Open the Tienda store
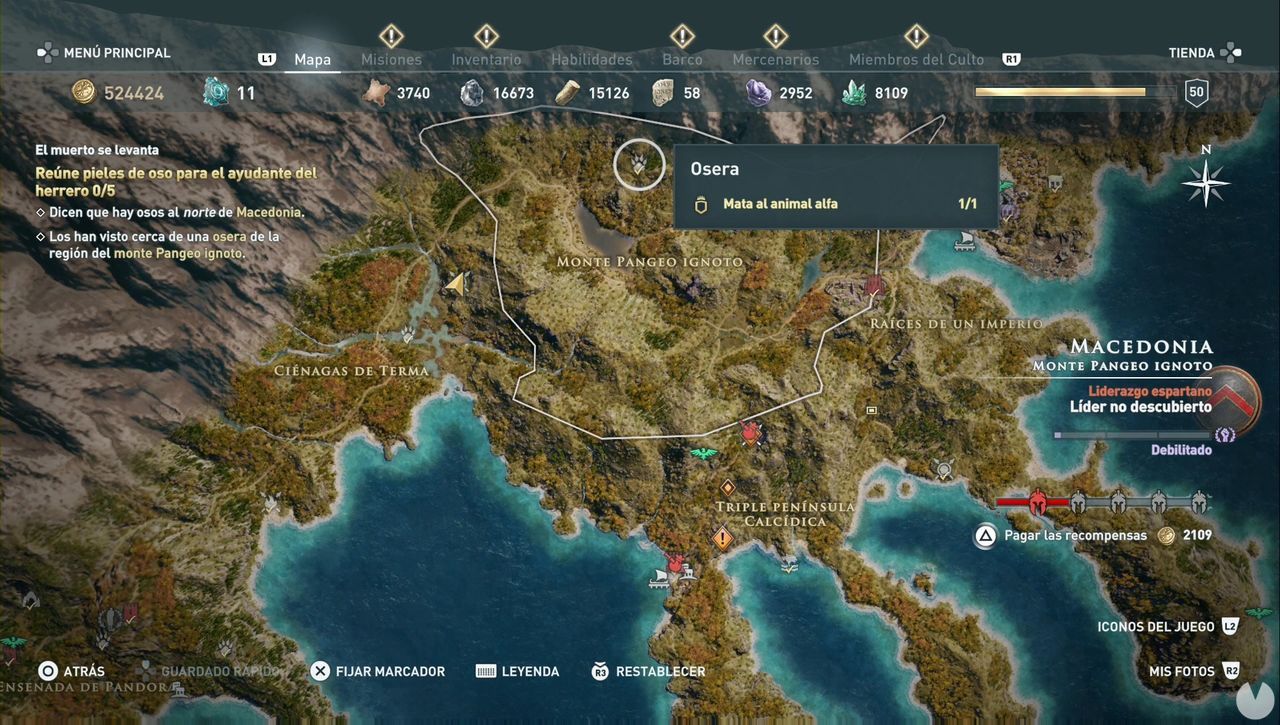 click(x=1193, y=52)
